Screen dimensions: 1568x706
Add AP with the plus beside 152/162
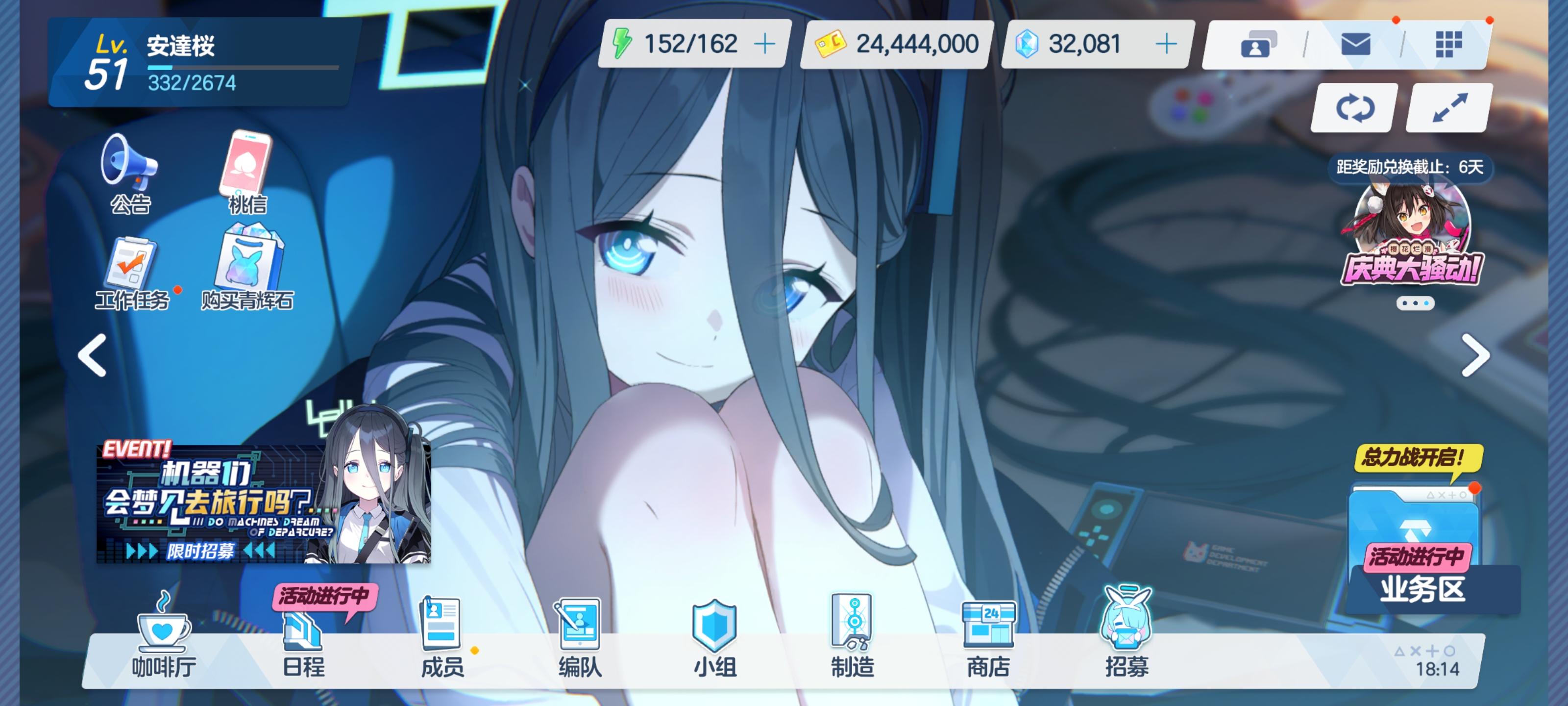(766, 43)
